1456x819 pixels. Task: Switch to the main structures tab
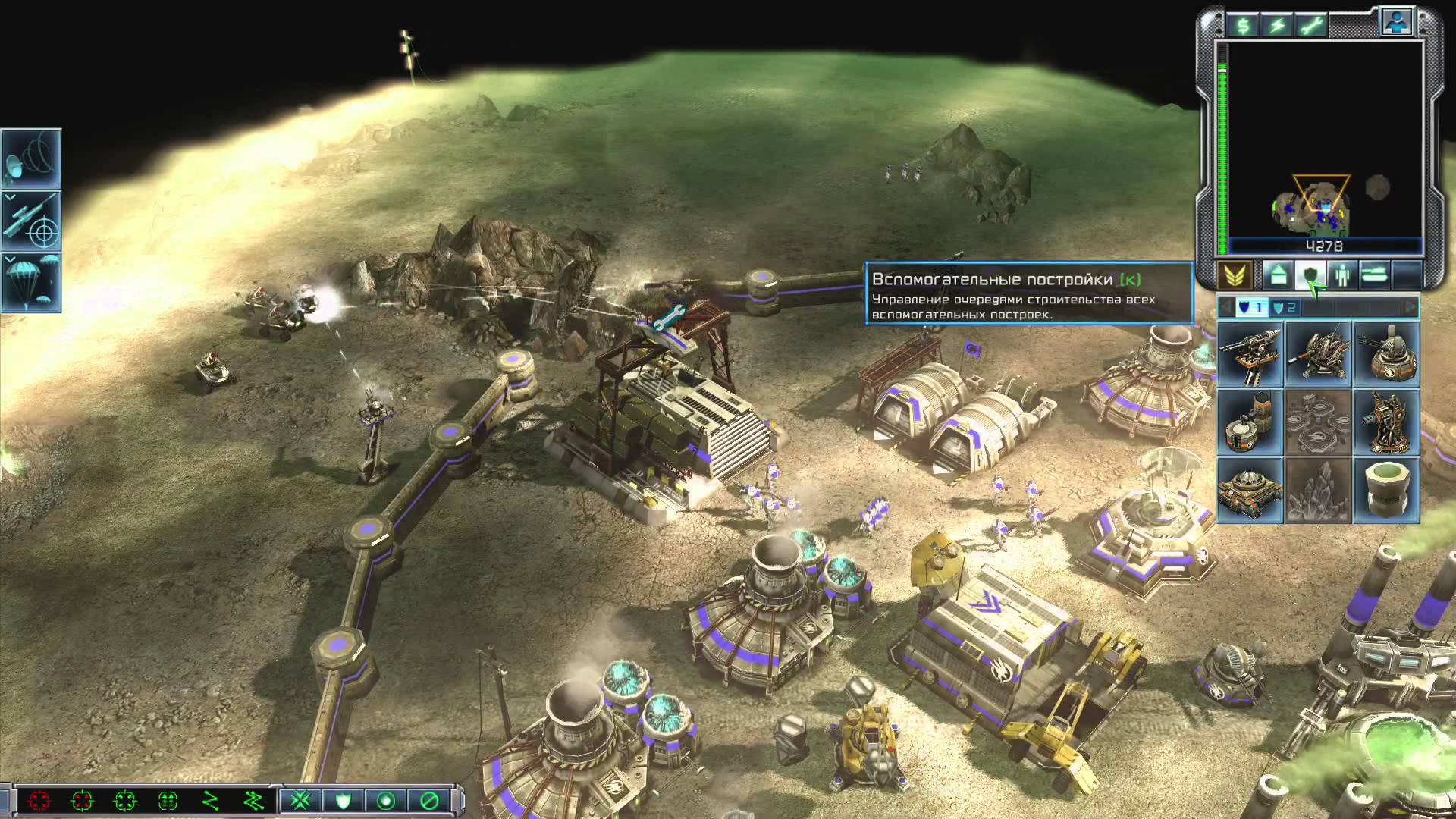pyautogui.click(x=1278, y=275)
